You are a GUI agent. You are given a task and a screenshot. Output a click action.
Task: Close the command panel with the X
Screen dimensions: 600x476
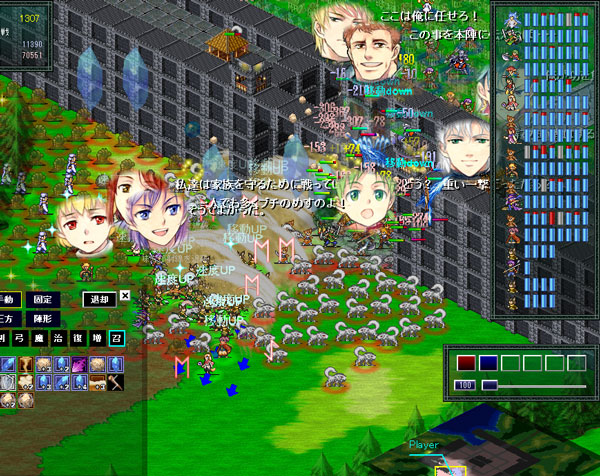tap(125, 295)
